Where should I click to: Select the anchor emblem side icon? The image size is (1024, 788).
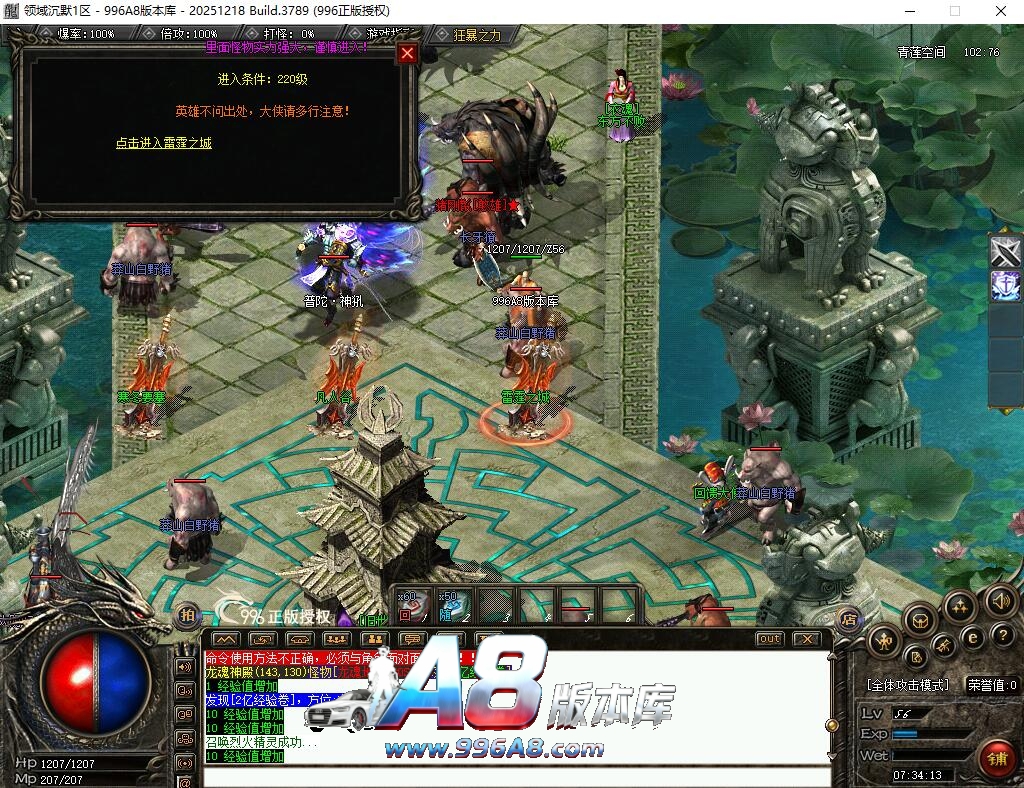point(1005,287)
